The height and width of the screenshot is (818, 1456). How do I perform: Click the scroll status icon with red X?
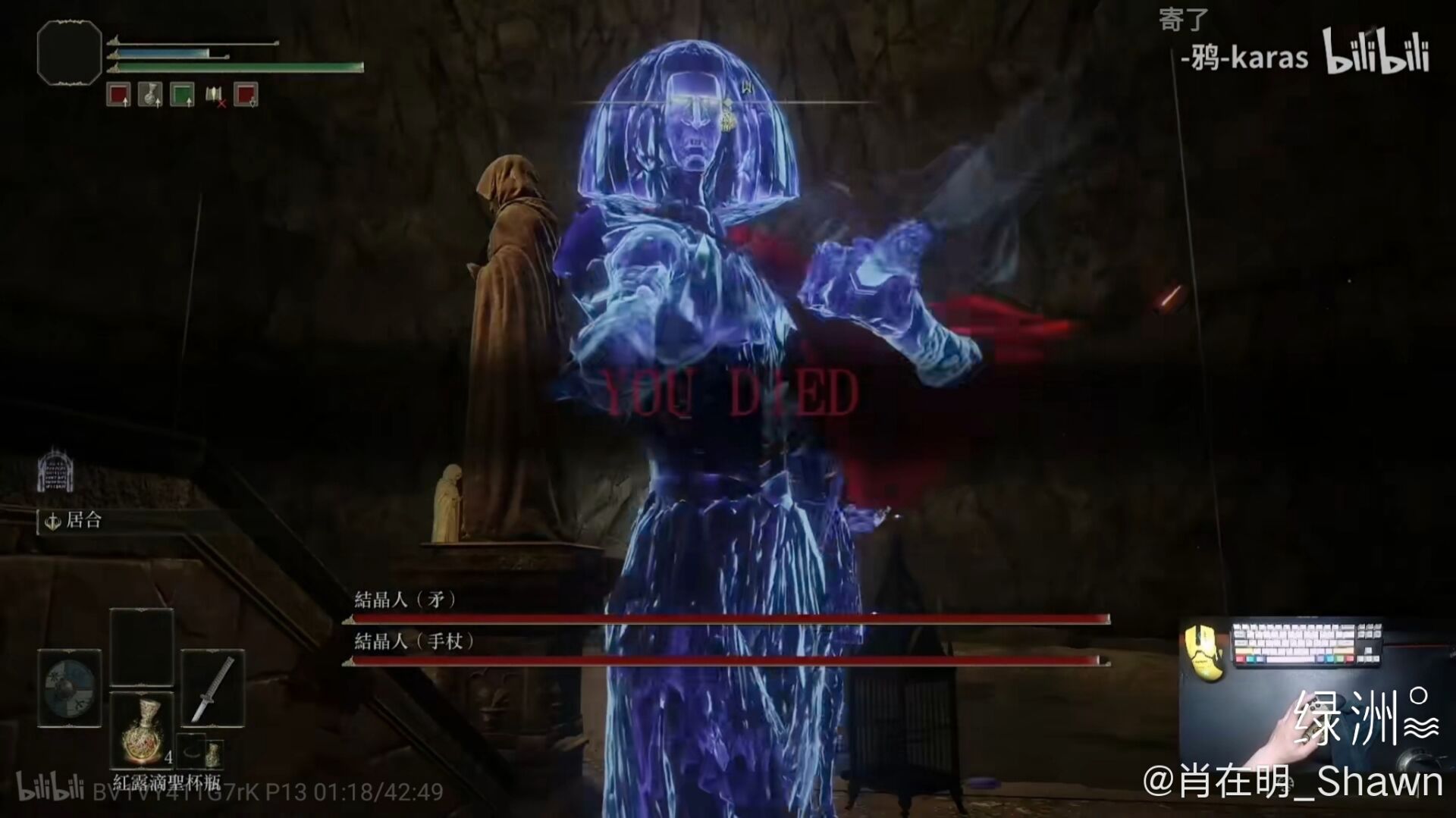[x=215, y=96]
